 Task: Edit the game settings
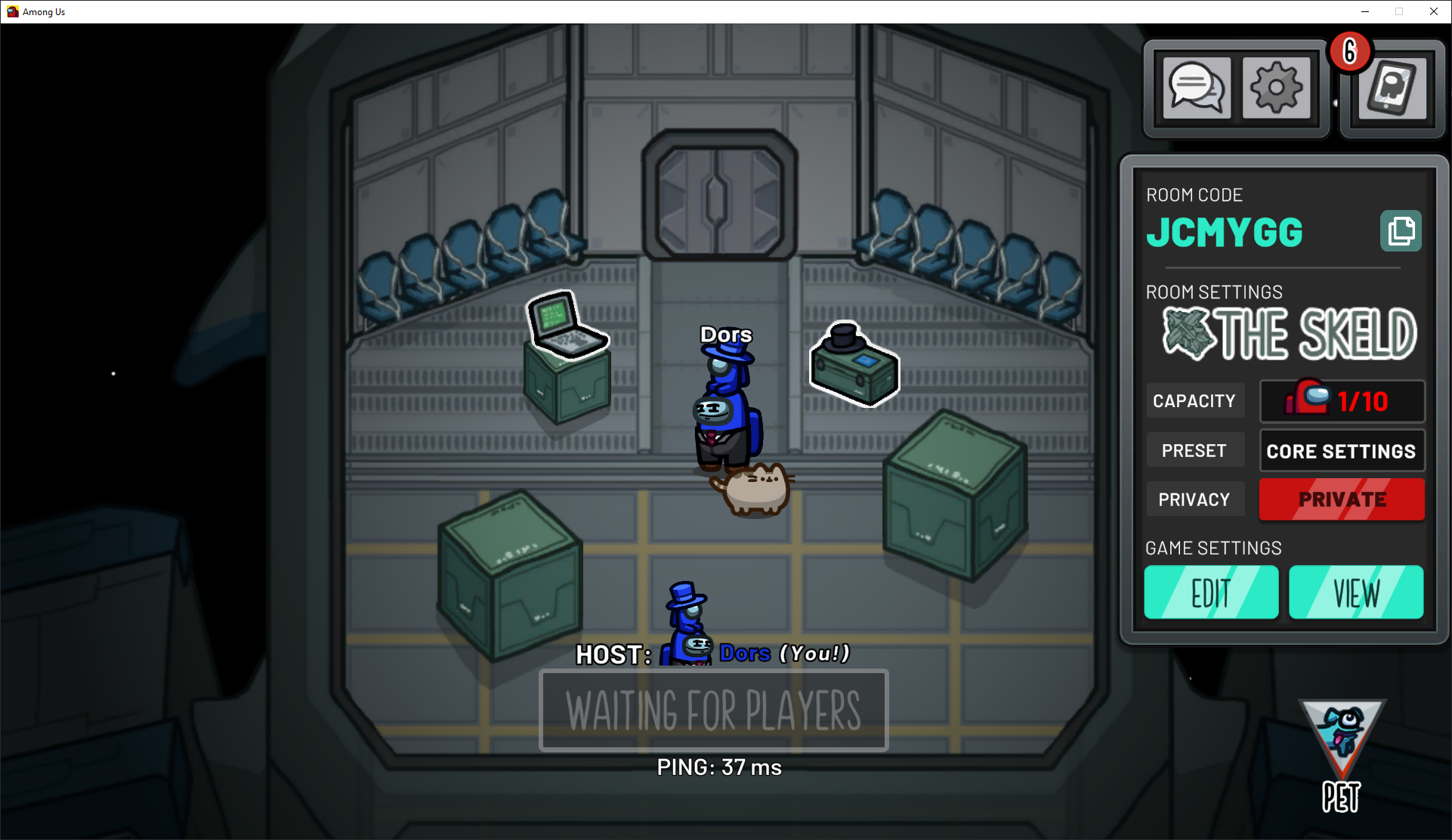1211,593
